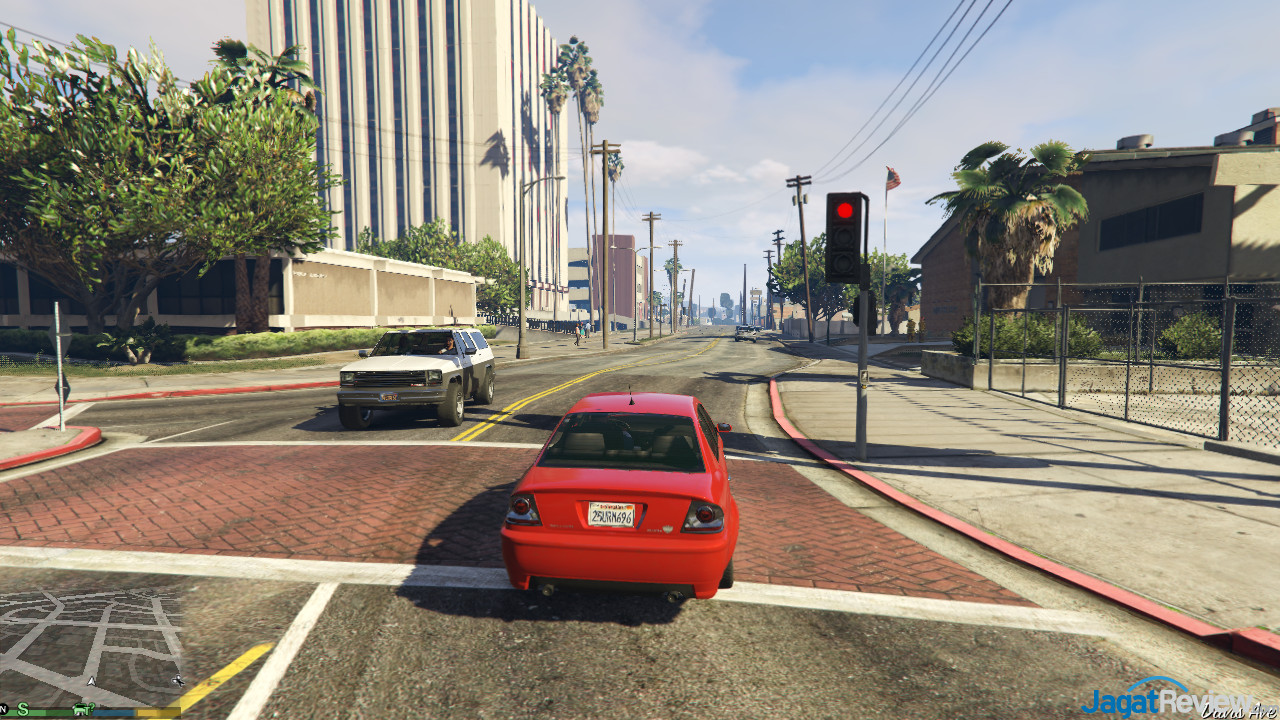Image resolution: width=1280 pixels, height=720 pixels.
Task: Select the red traffic light lens
Action: 845,210
